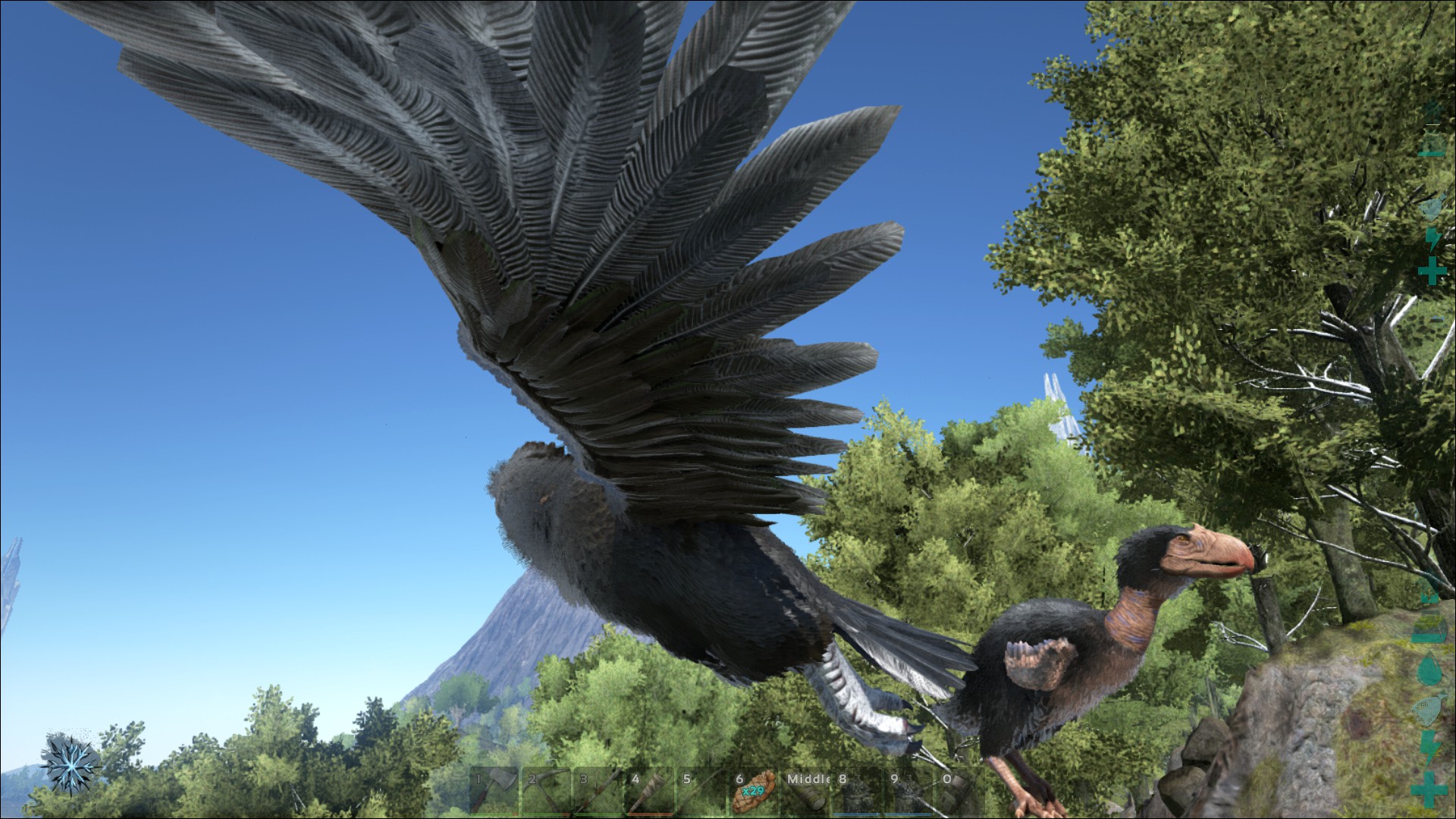Click the snowflake cold status icon
Image resolution: width=1456 pixels, height=819 pixels.
tap(70, 765)
